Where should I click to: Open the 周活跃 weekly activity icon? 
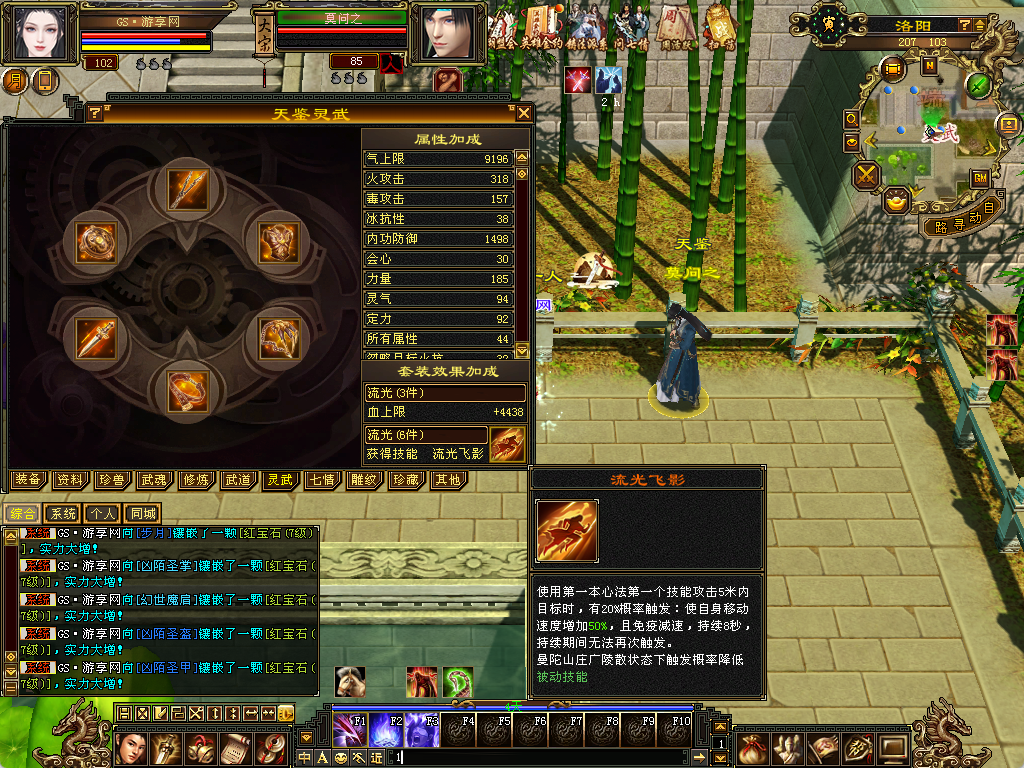tap(675, 24)
